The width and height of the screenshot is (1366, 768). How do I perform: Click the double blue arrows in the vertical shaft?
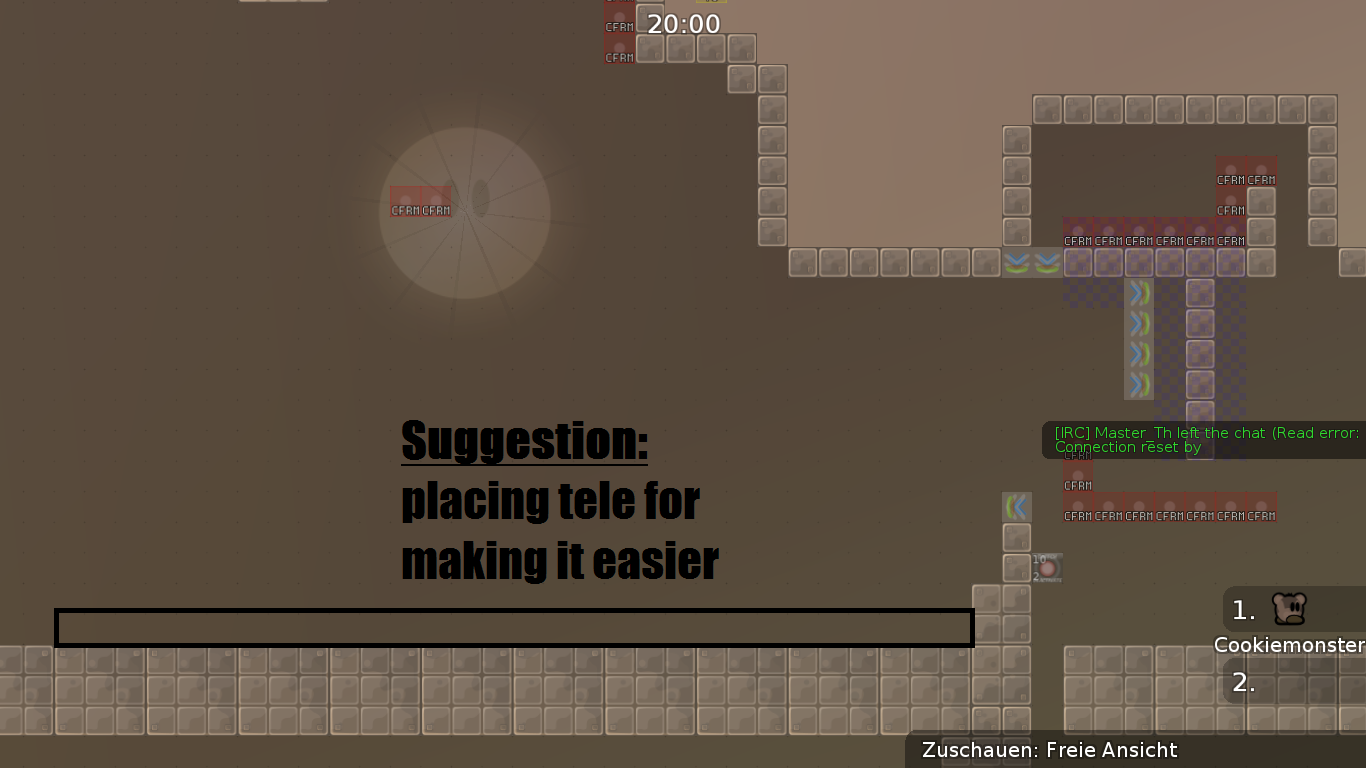click(x=1138, y=320)
